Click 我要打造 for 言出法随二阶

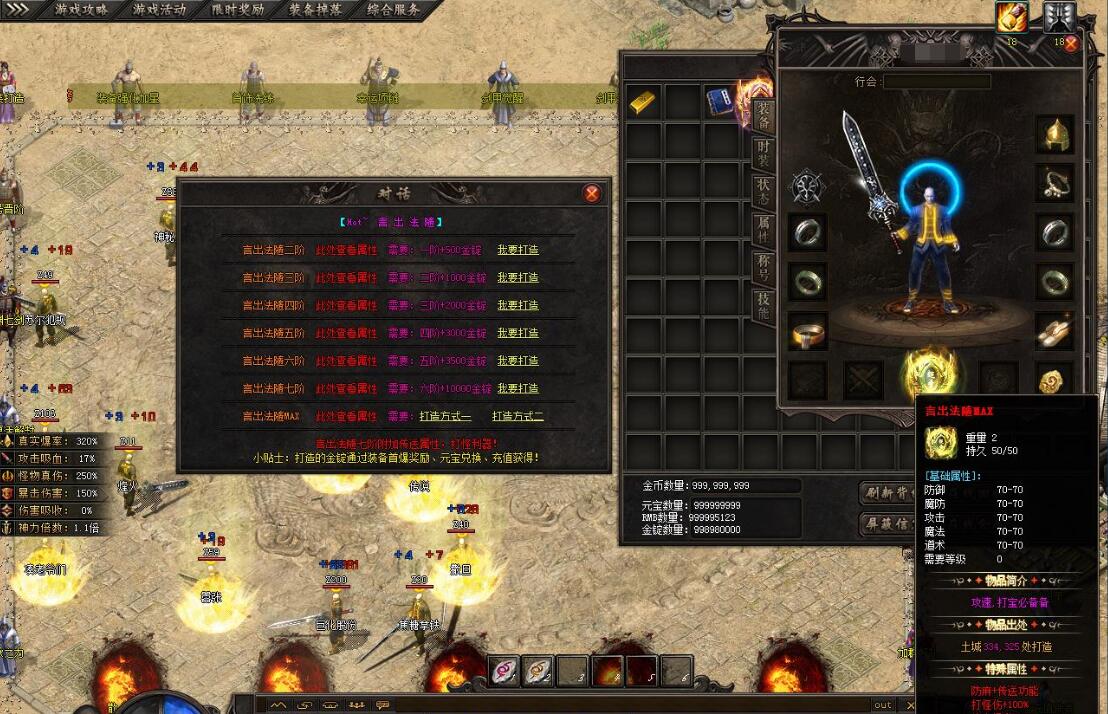tap(518, 250)
